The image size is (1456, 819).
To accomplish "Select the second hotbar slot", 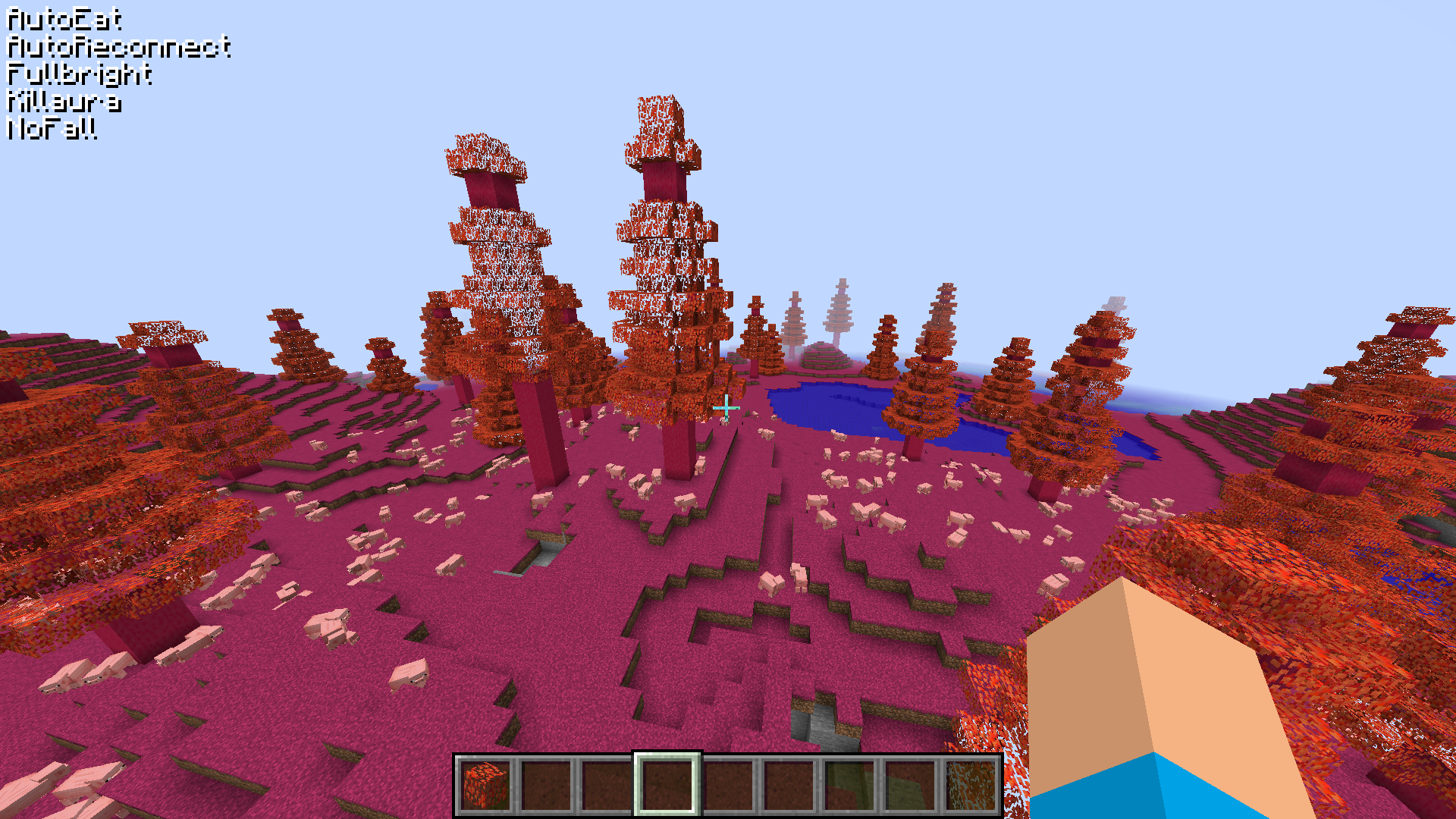I will click(544, 786).
